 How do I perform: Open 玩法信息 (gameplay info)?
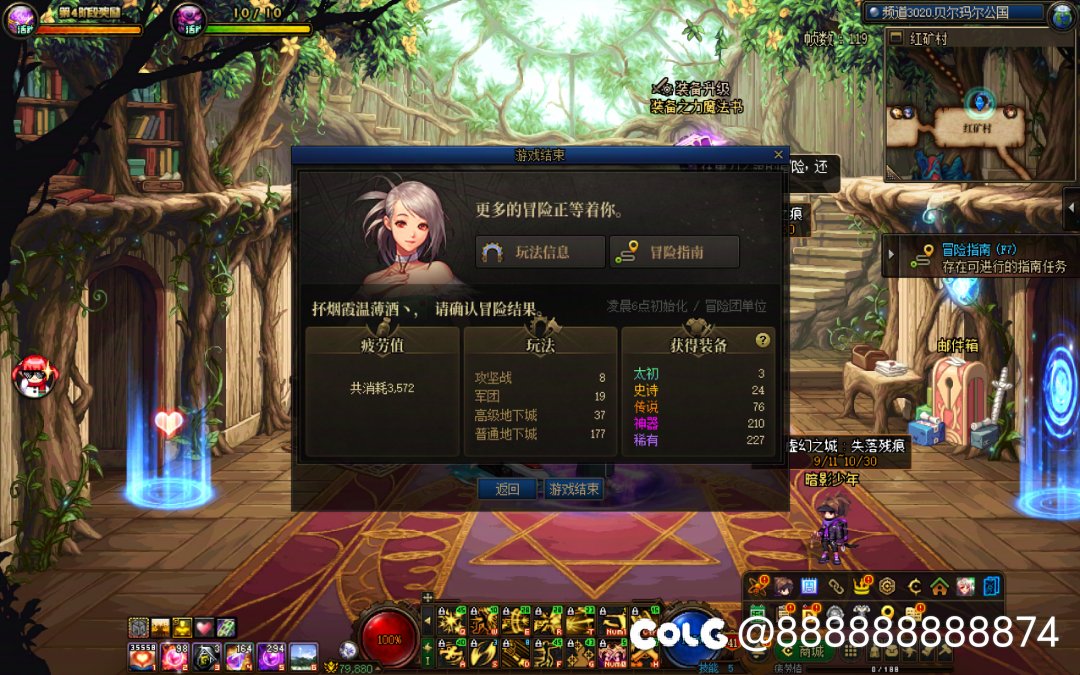tap(541, 252)
